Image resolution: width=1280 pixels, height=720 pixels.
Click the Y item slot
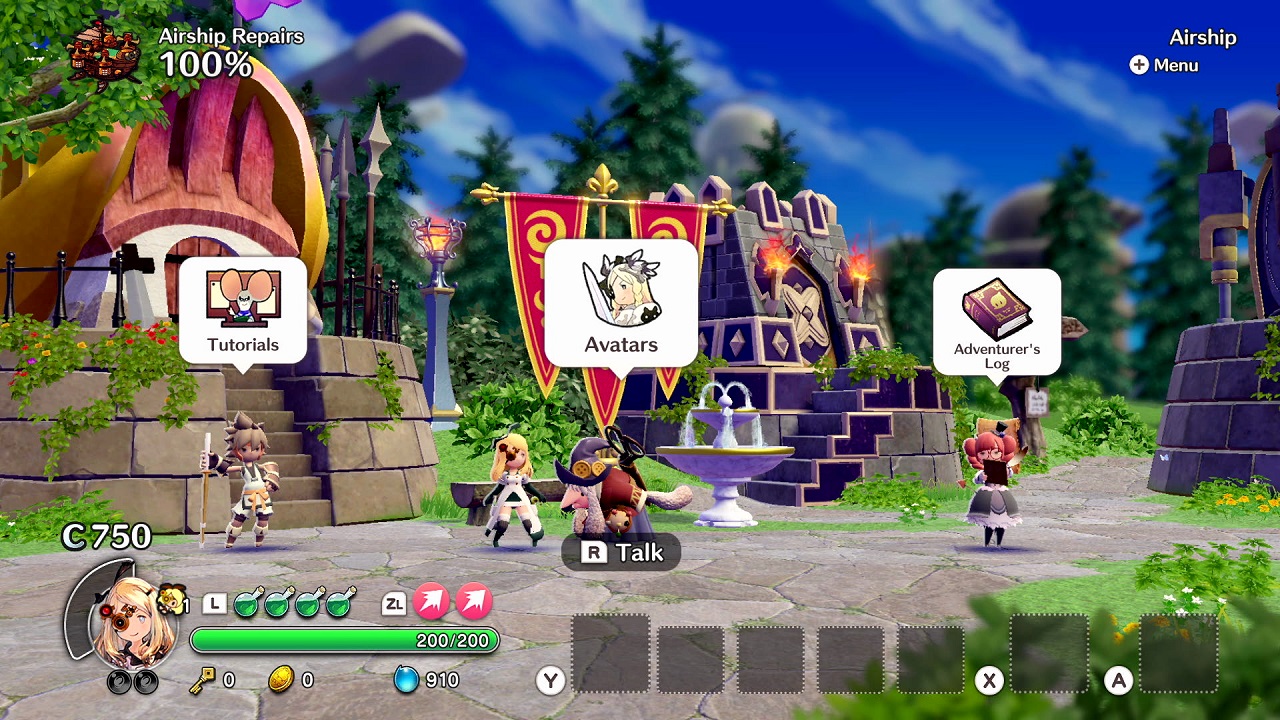point(610,652)
